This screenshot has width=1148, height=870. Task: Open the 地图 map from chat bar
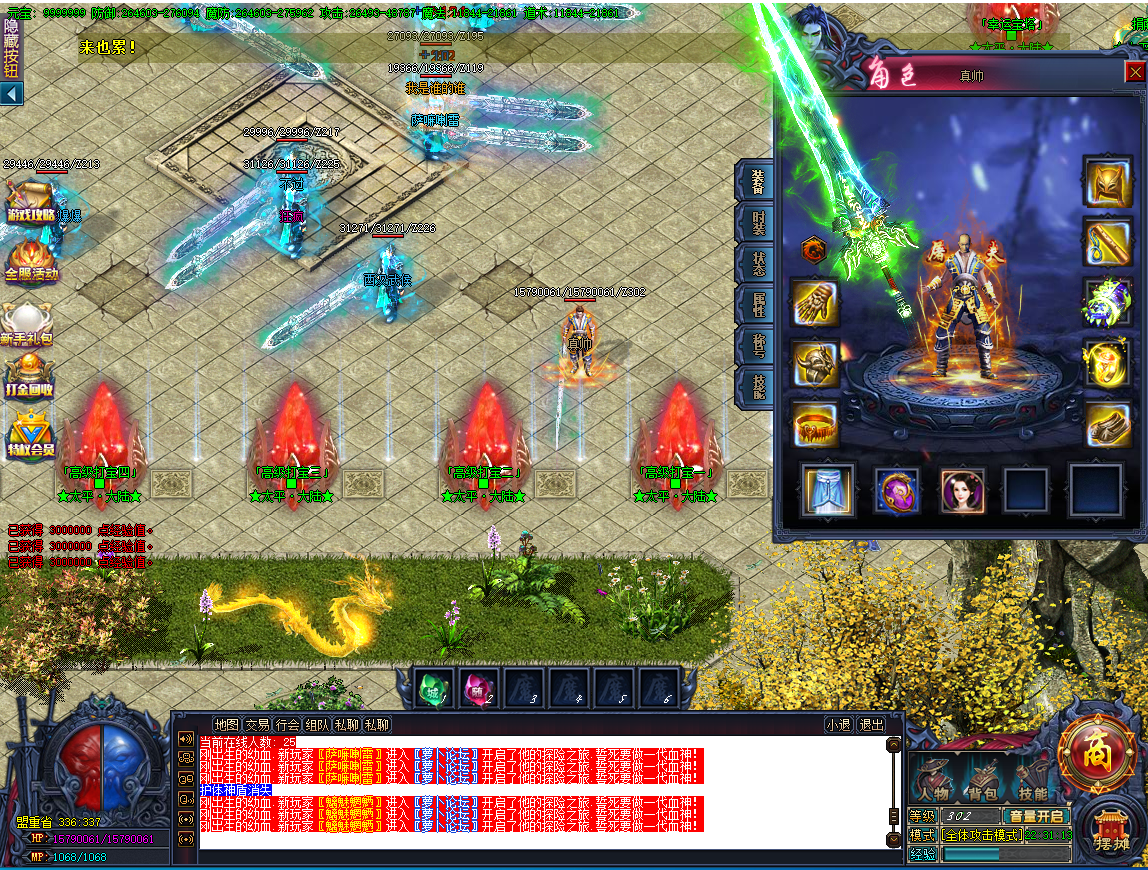click(x=227, y=725)
